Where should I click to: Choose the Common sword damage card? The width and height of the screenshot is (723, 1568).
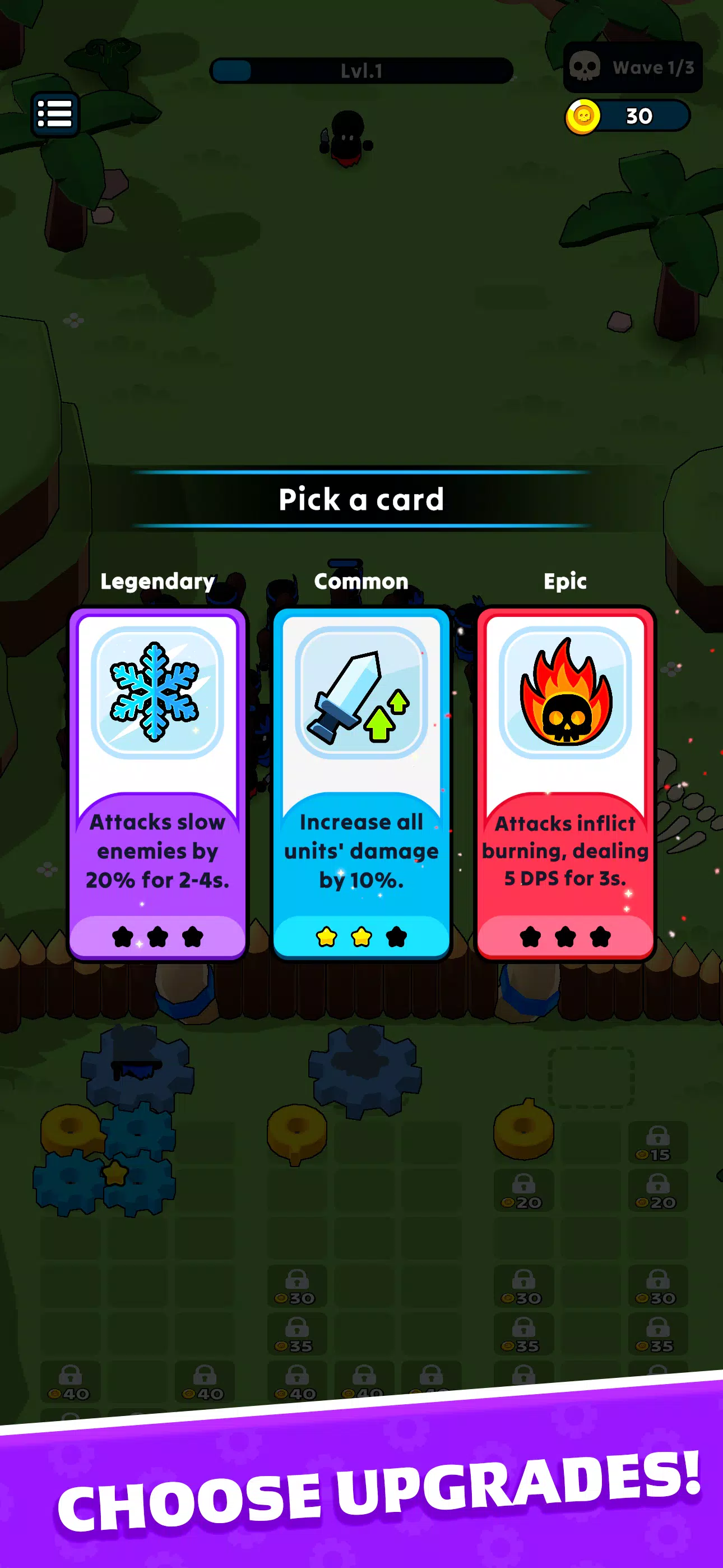[x=361, y=783]
